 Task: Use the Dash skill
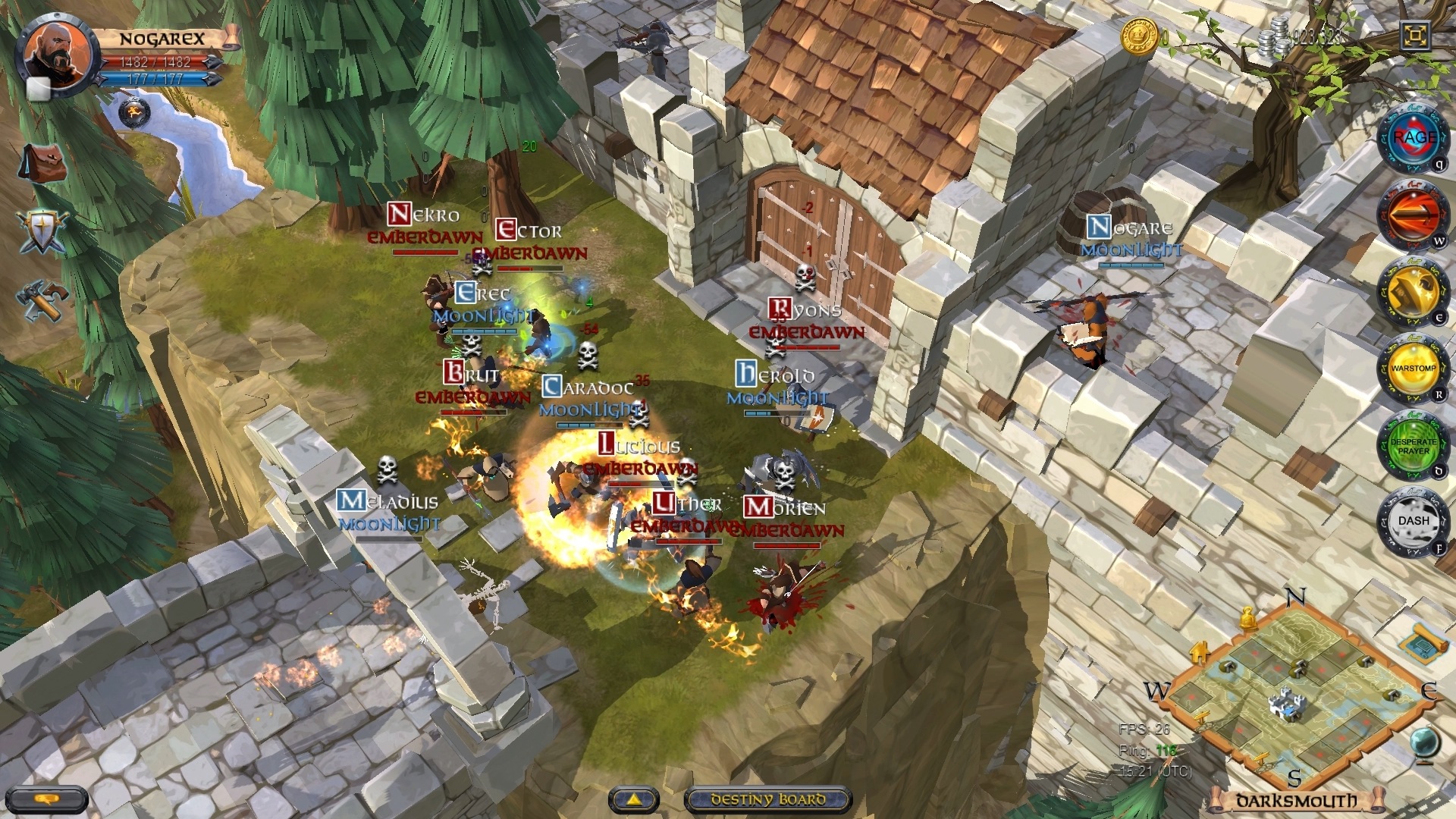[x=1415, y=520]
